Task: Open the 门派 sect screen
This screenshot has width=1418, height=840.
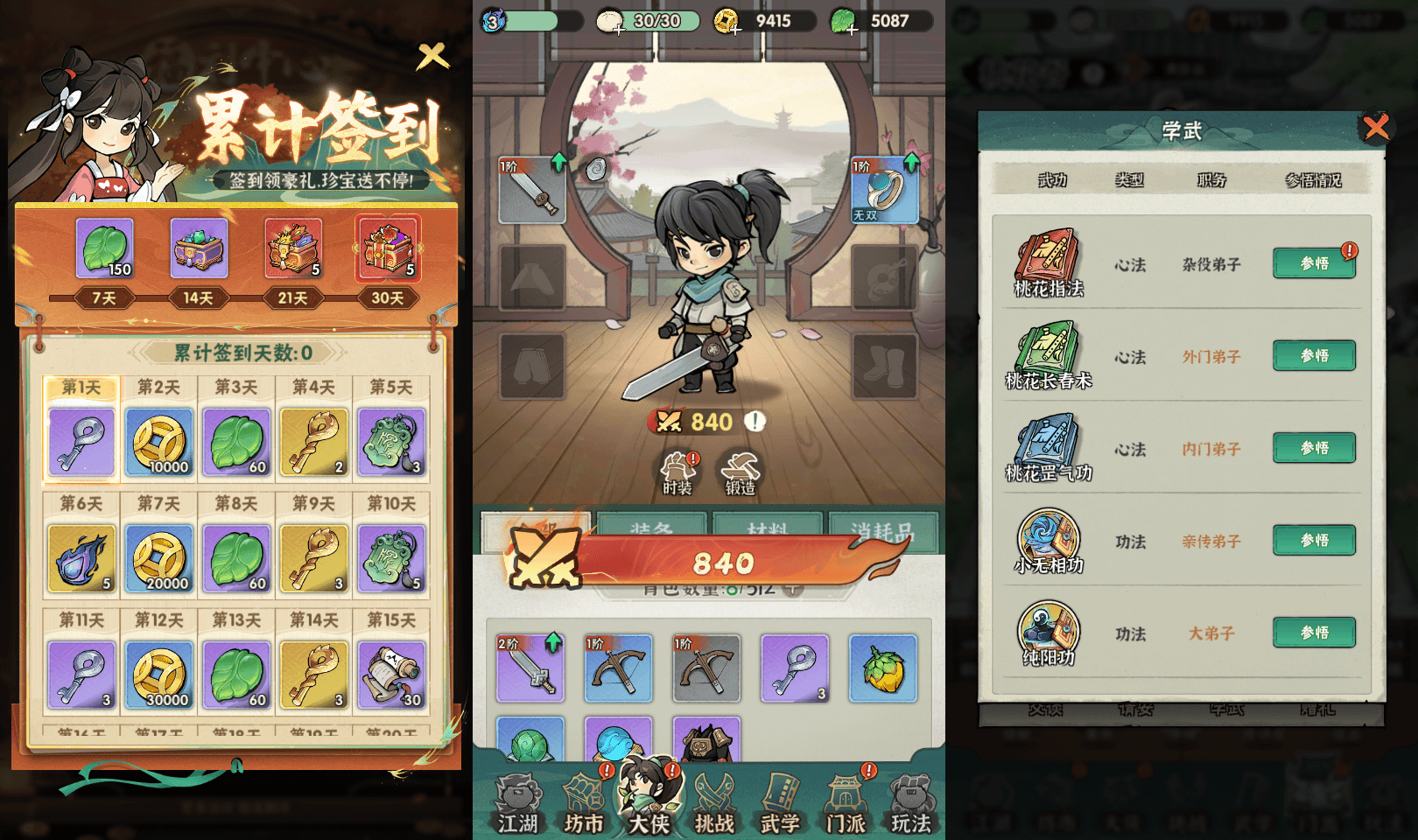Action: pyautogui.click(x=846, y=803)
